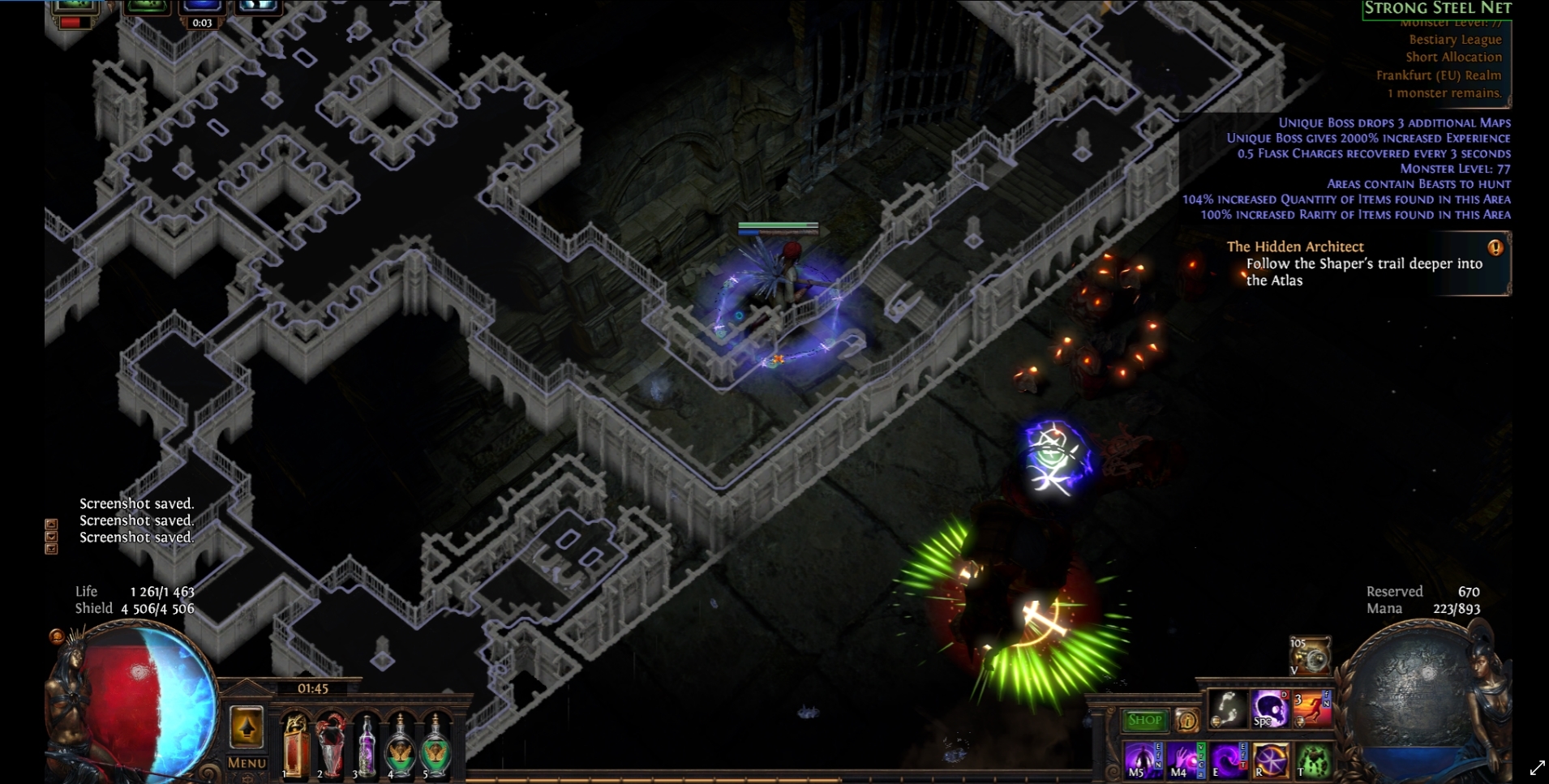
Task: Select the steel net item with 105 count
Action: click(1310, 655)
